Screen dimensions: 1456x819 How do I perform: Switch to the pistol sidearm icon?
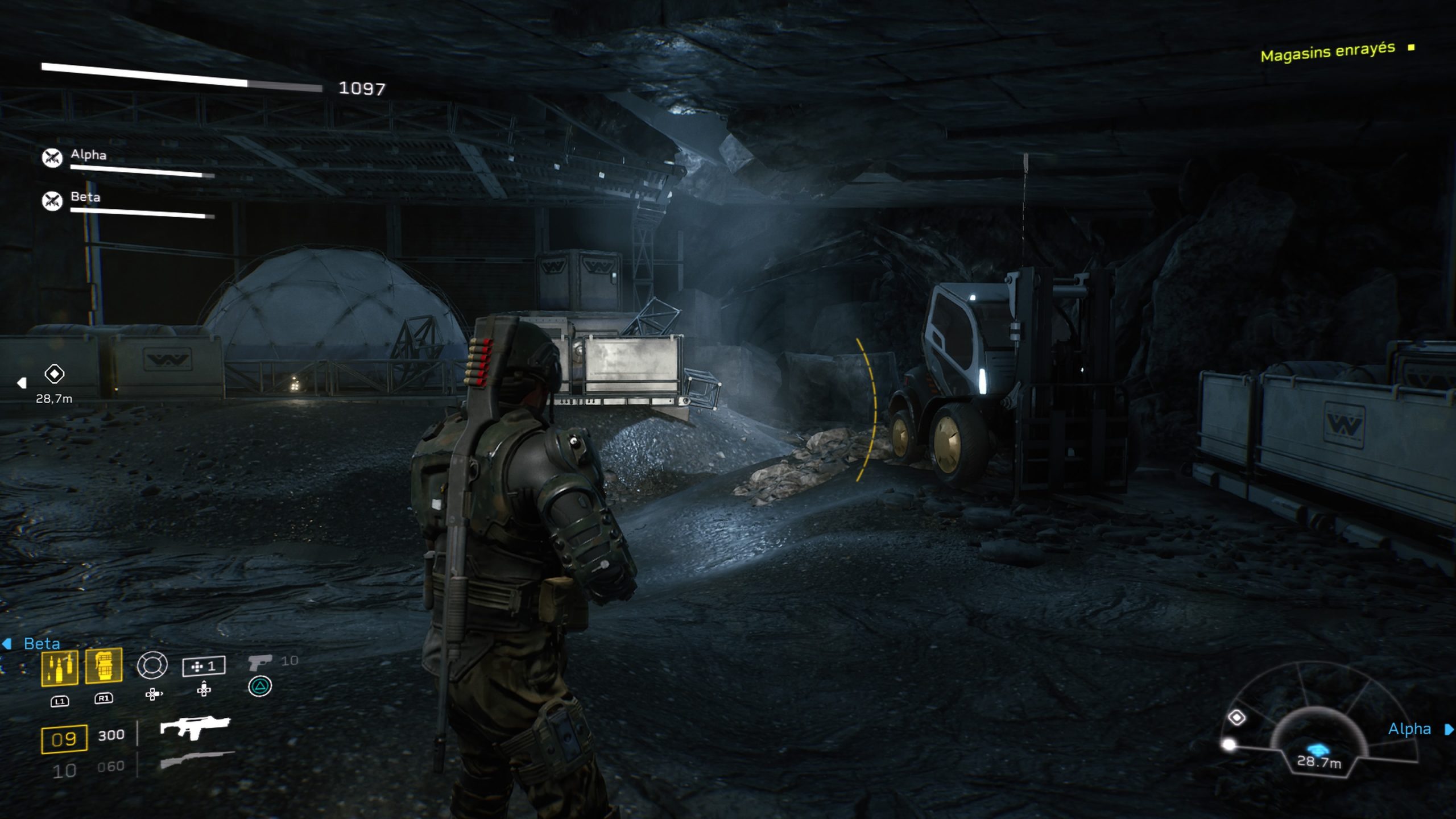click(x=260, y=662)
